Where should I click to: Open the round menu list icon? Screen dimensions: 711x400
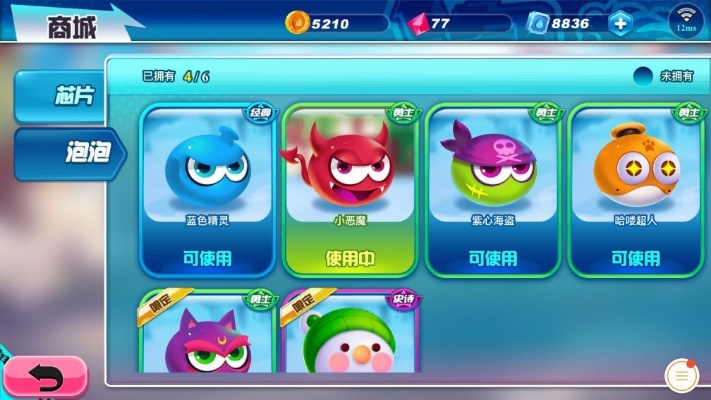(683, 376)
